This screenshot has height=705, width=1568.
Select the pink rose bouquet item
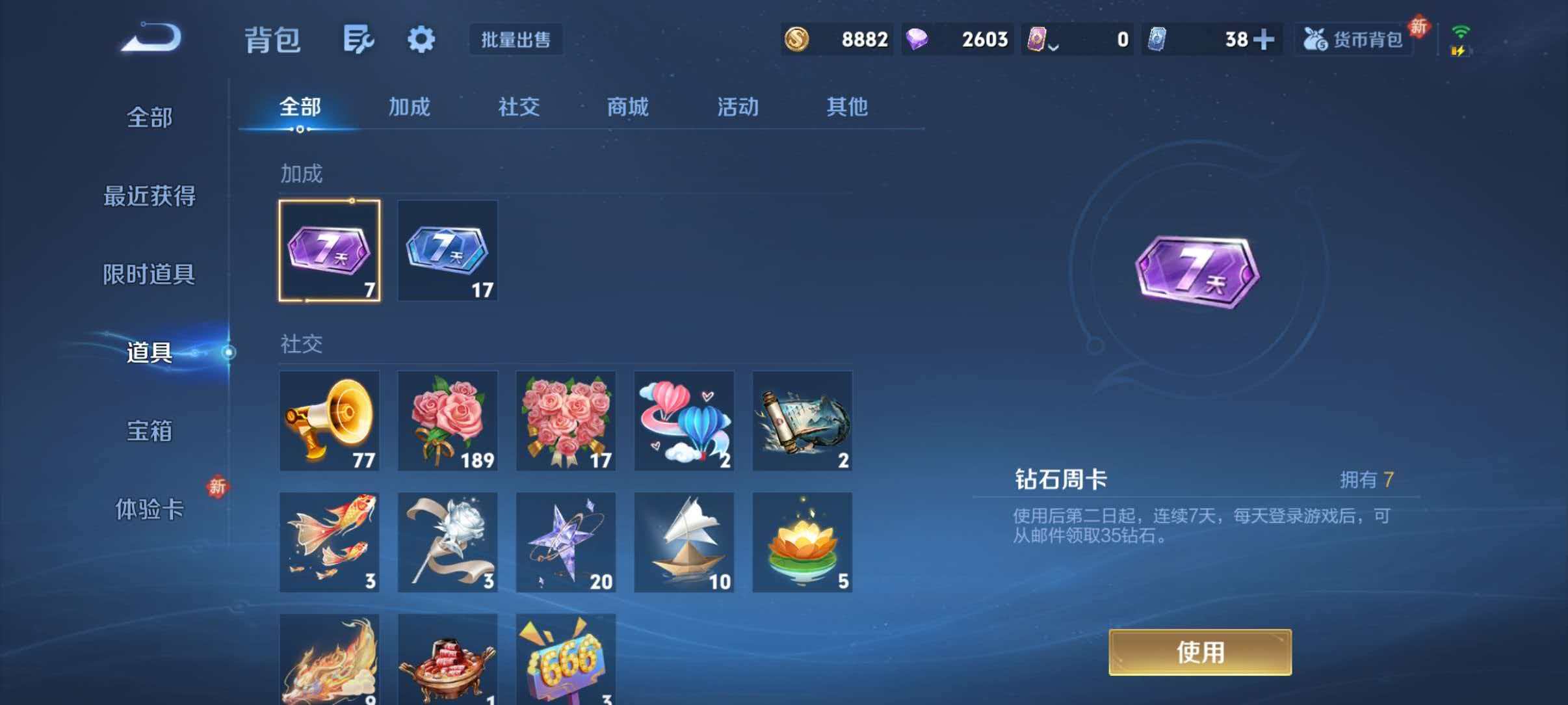pyautogui.click(x=447, y=421)
